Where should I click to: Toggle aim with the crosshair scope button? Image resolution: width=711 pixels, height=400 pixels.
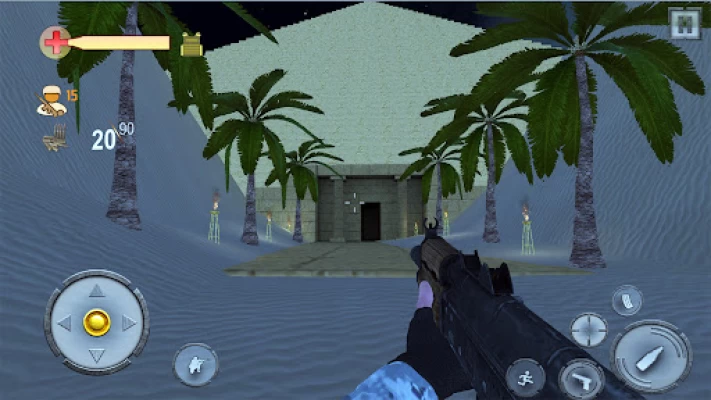pyautogui.click(x=588, y=329)
